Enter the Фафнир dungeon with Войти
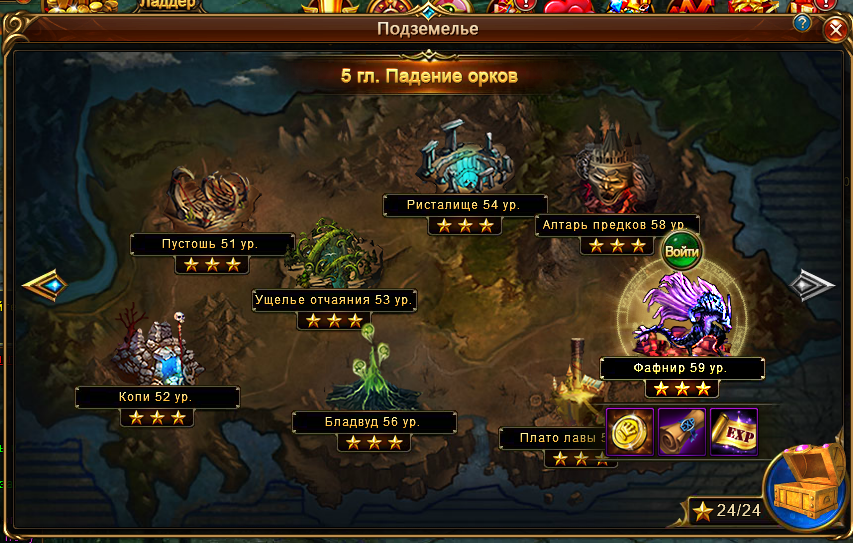The height and width of the screenshot is (543, 853). pos(683,250)
